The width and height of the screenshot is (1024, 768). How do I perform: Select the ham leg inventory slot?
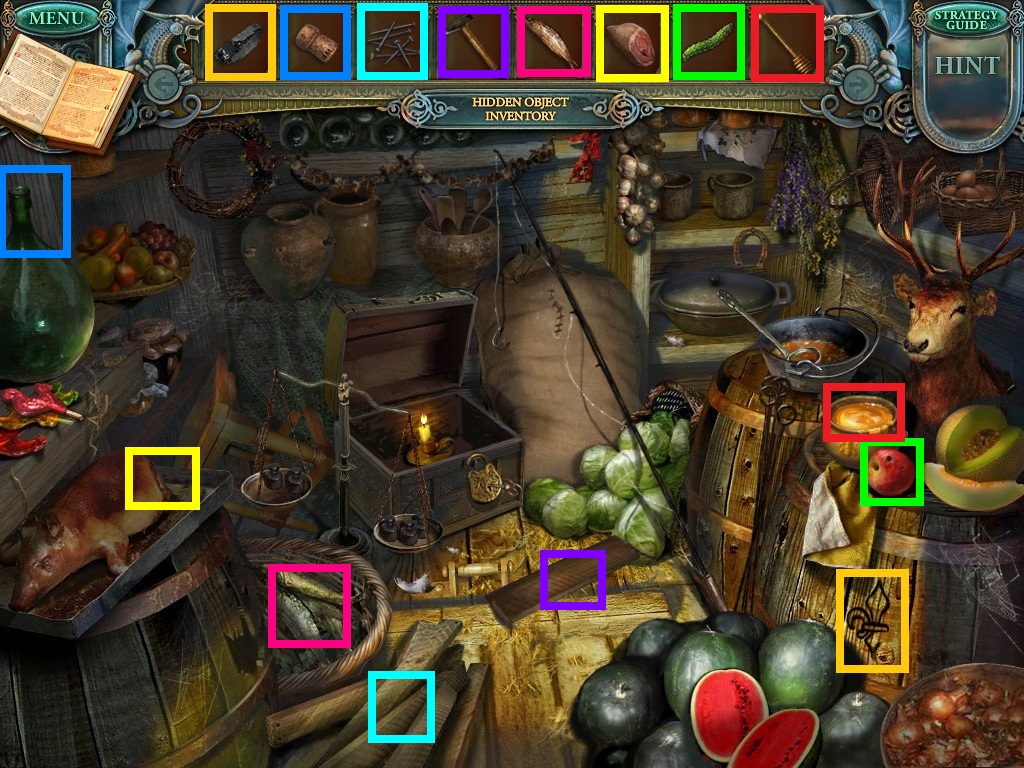[631, 42]
